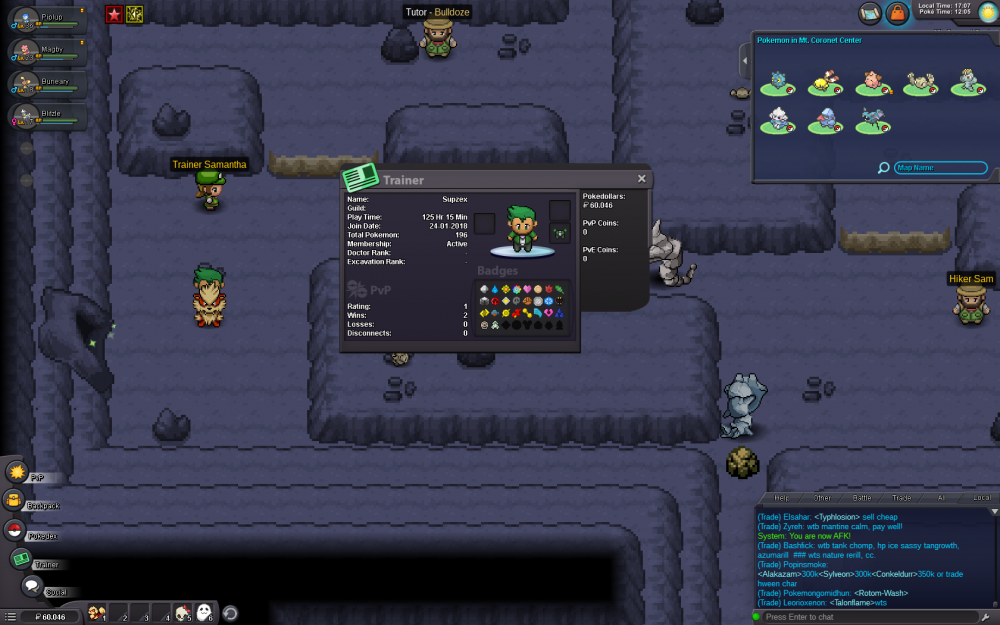Screen dimensions: 1000x625
Task: Open the Social menu
Action: [x=32, y=586]
